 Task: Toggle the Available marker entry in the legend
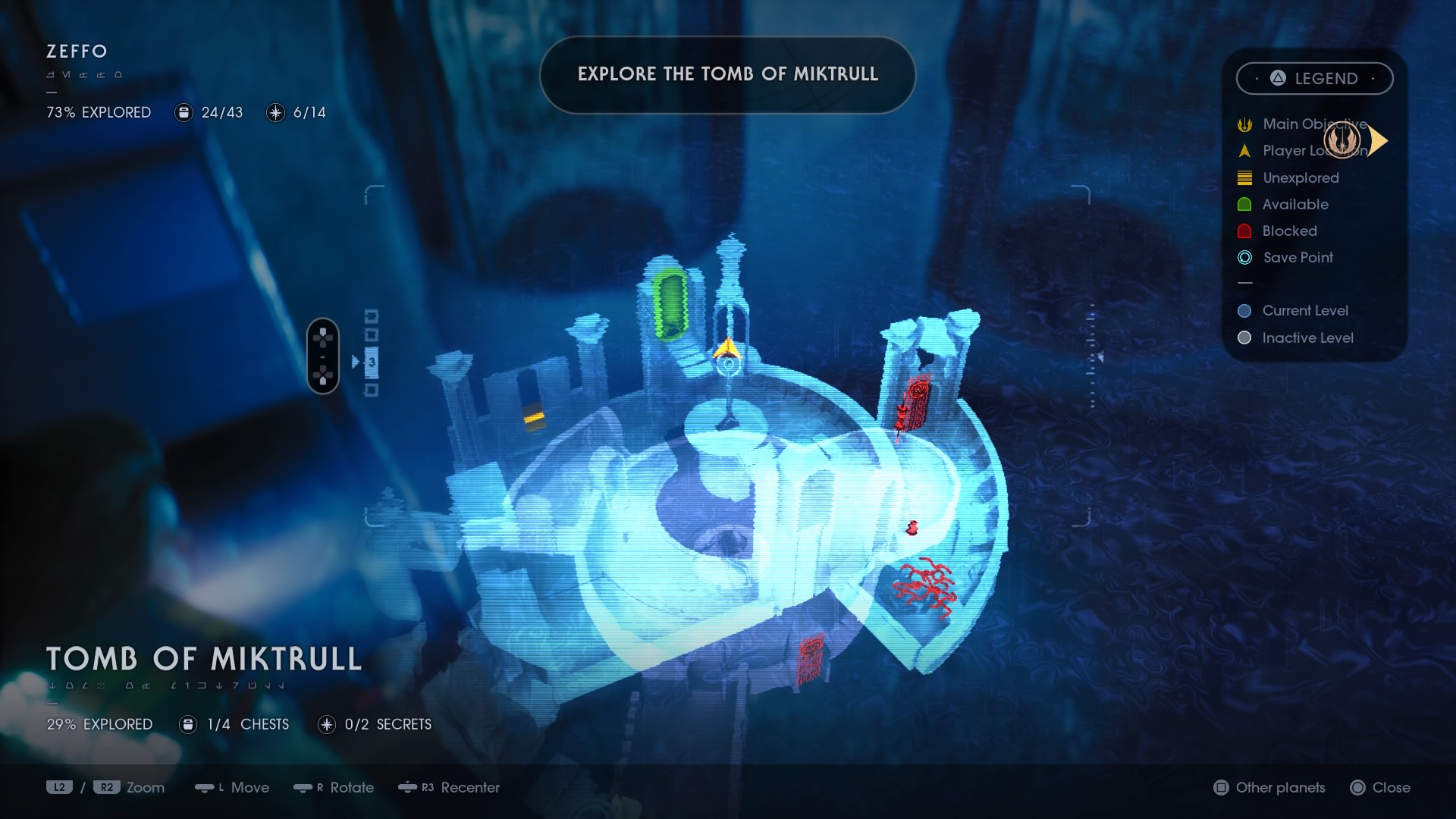point(1244,204)
